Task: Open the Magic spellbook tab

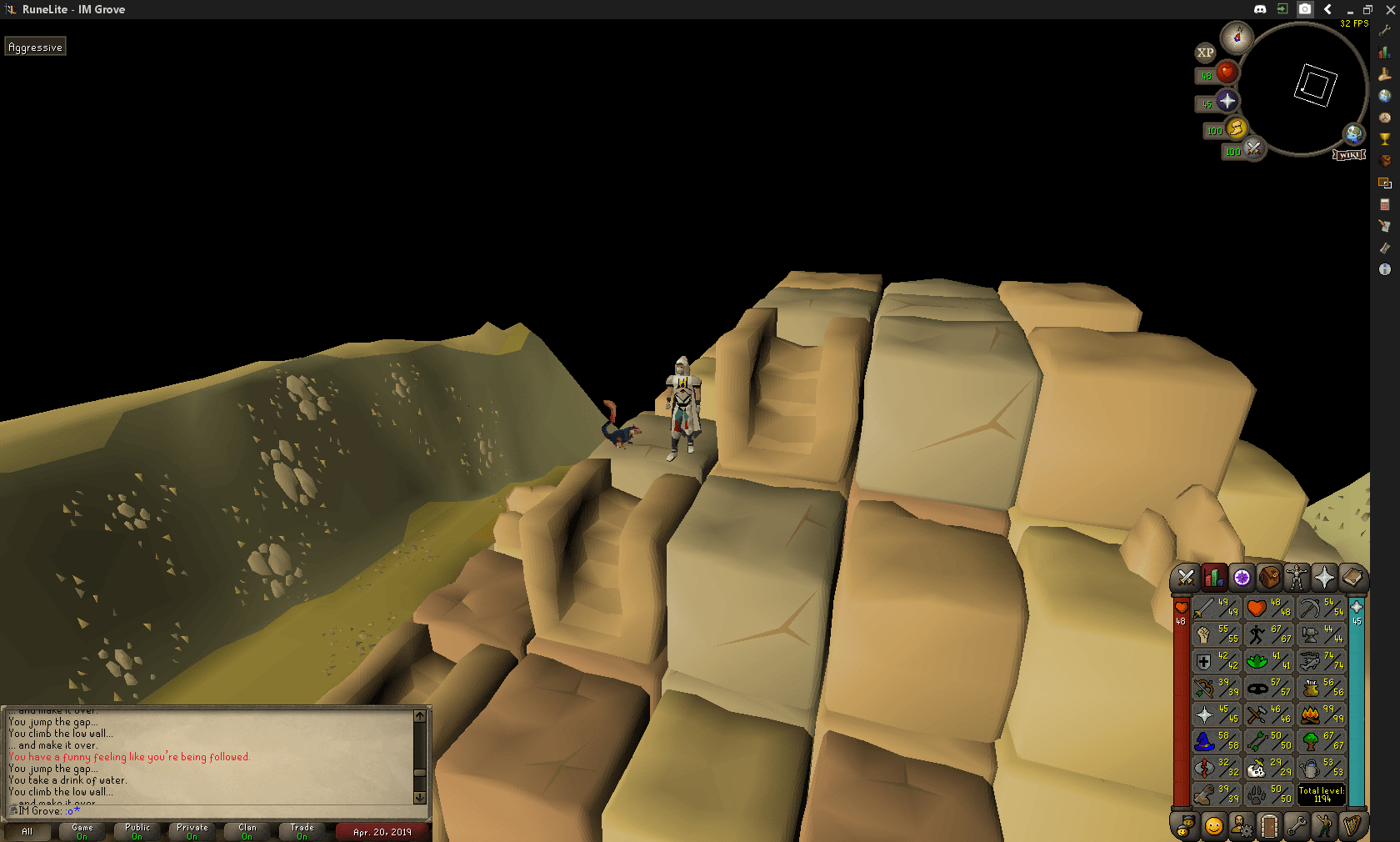Action: (x=1352, y=577)
